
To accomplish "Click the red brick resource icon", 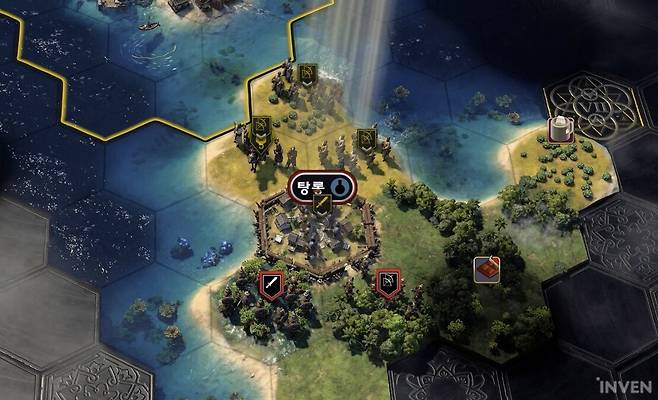I will tap(487, 269).
